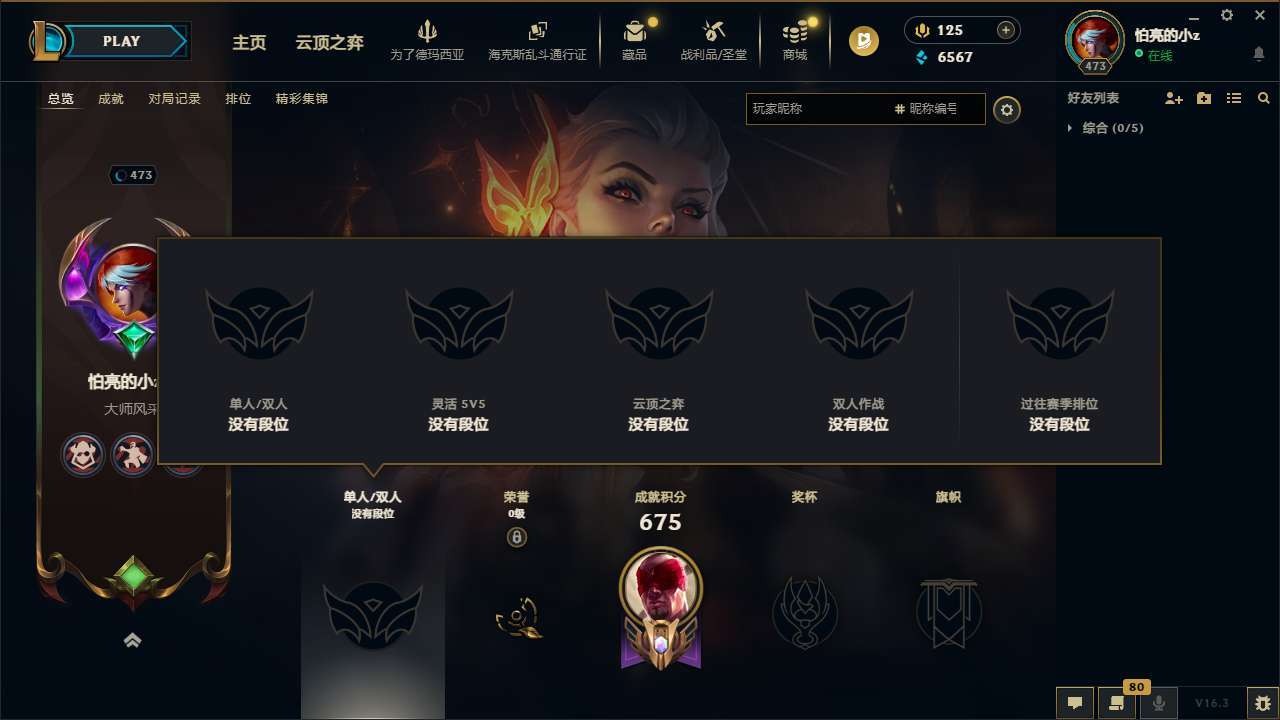Open the 藏品 (Collections) icon

pyautogui.click(x=634, y=40)
